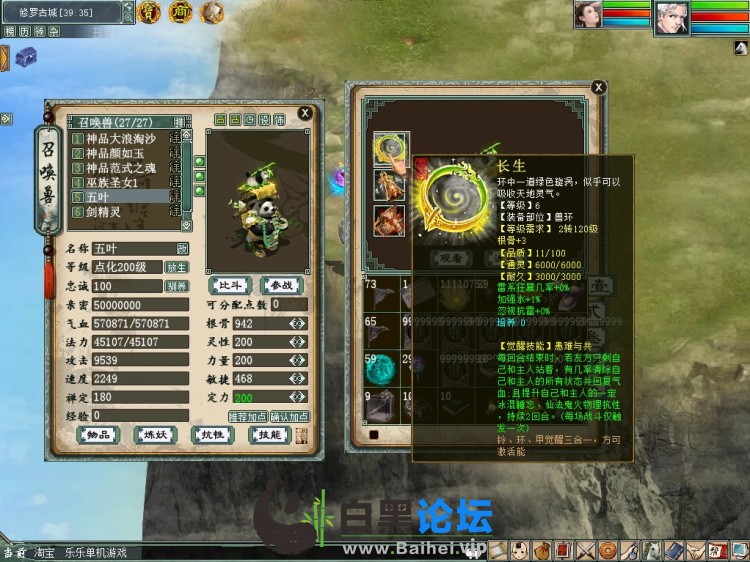The width and height of the screenshot is (750, 562).
Task: Open the 技能 skills page
Action: [271, 435]
